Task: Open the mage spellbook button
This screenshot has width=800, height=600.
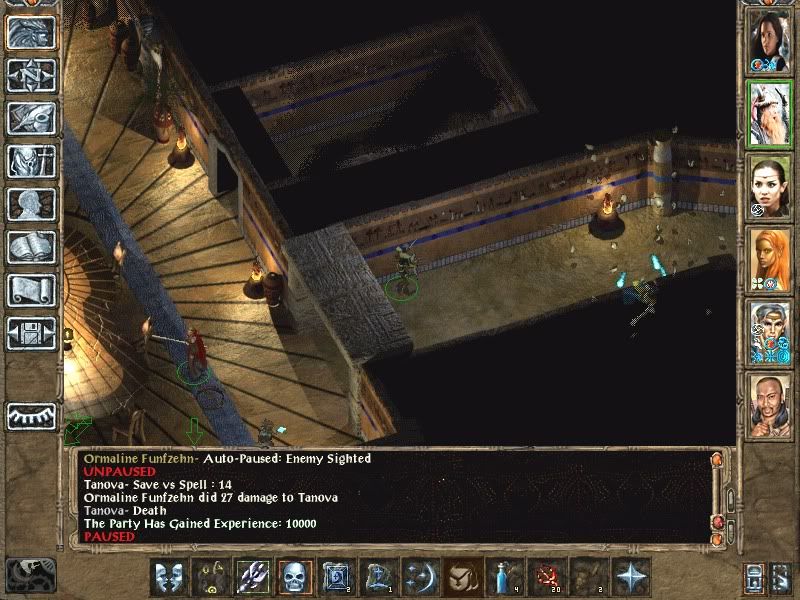Action: (x=31, y=247)
